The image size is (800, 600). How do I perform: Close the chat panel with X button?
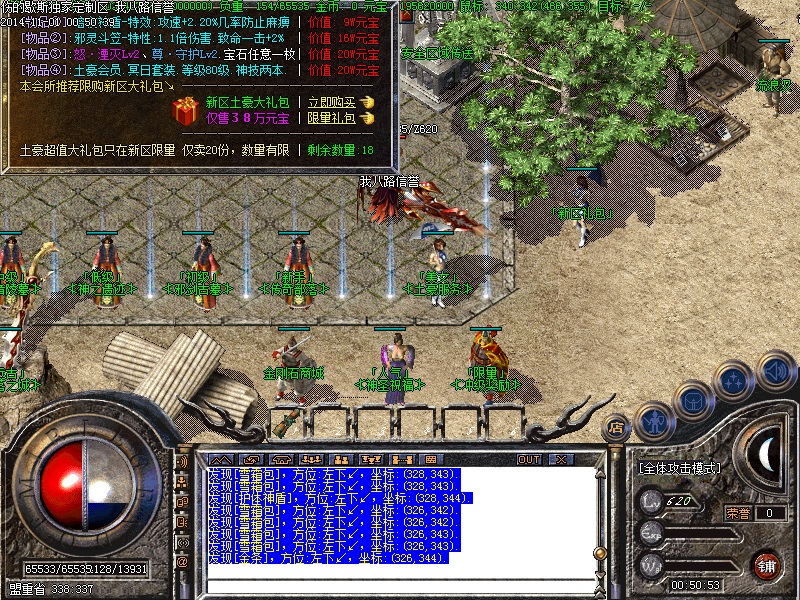click(x=560, y=459)
